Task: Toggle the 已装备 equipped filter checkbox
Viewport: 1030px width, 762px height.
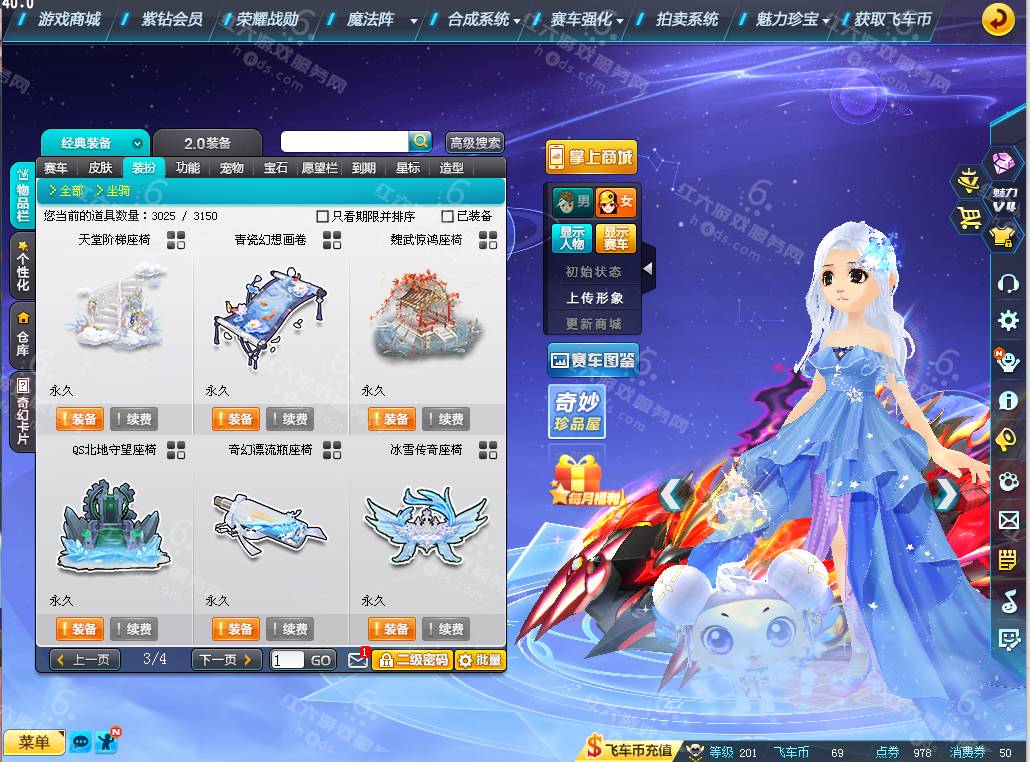Action: [447, 216]
